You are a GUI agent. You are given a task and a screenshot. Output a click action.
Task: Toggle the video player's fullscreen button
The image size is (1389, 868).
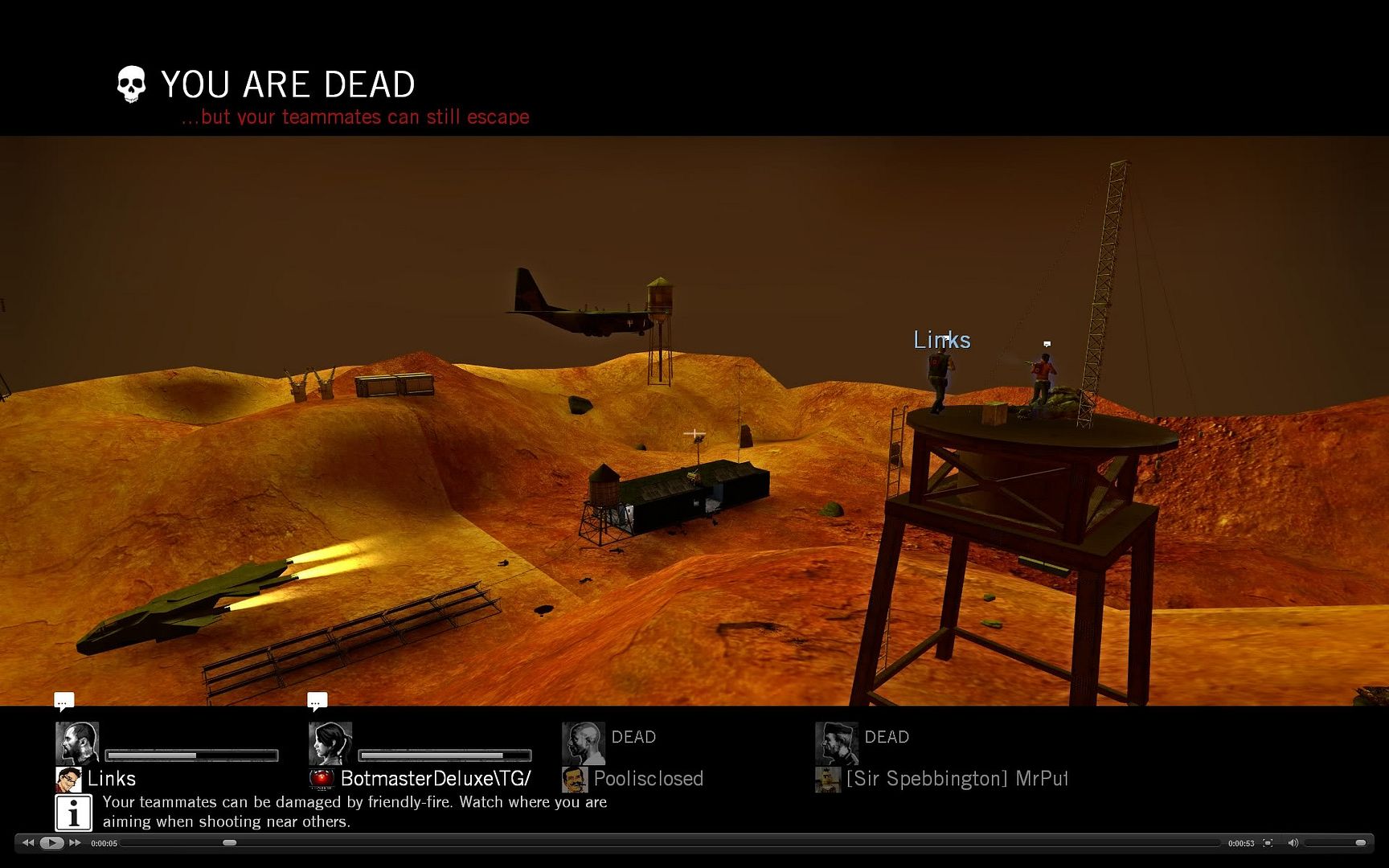pos(1268,843)
